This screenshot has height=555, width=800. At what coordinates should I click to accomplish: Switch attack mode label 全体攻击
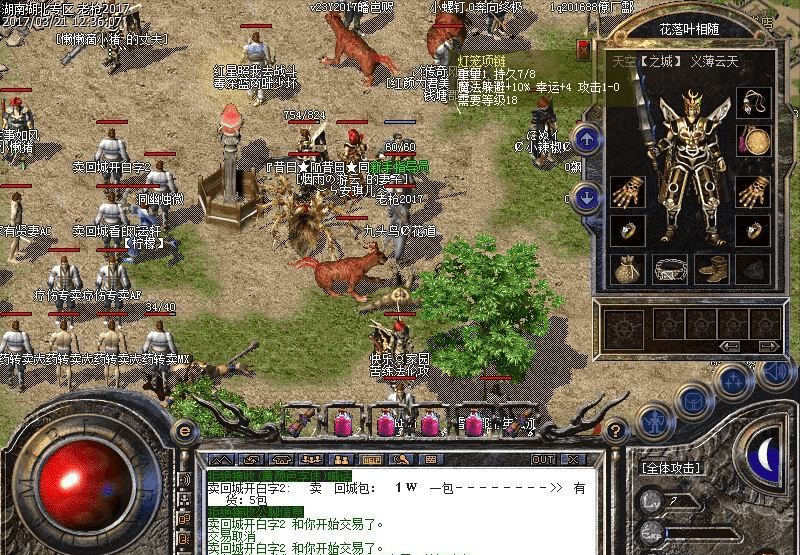coord(672,467)
